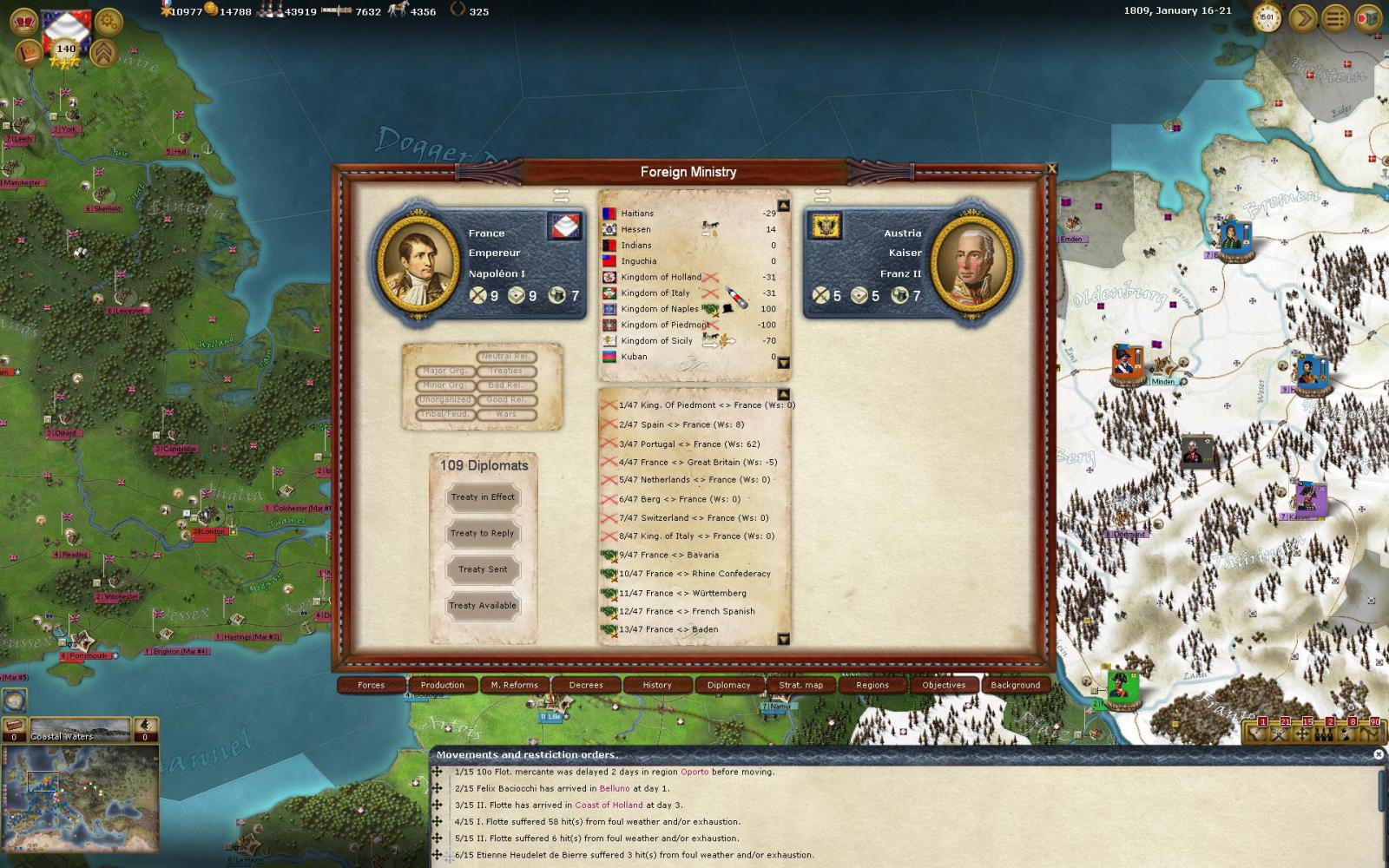
Task: Switch to the Decrees tab
Action: coord(586,685)
